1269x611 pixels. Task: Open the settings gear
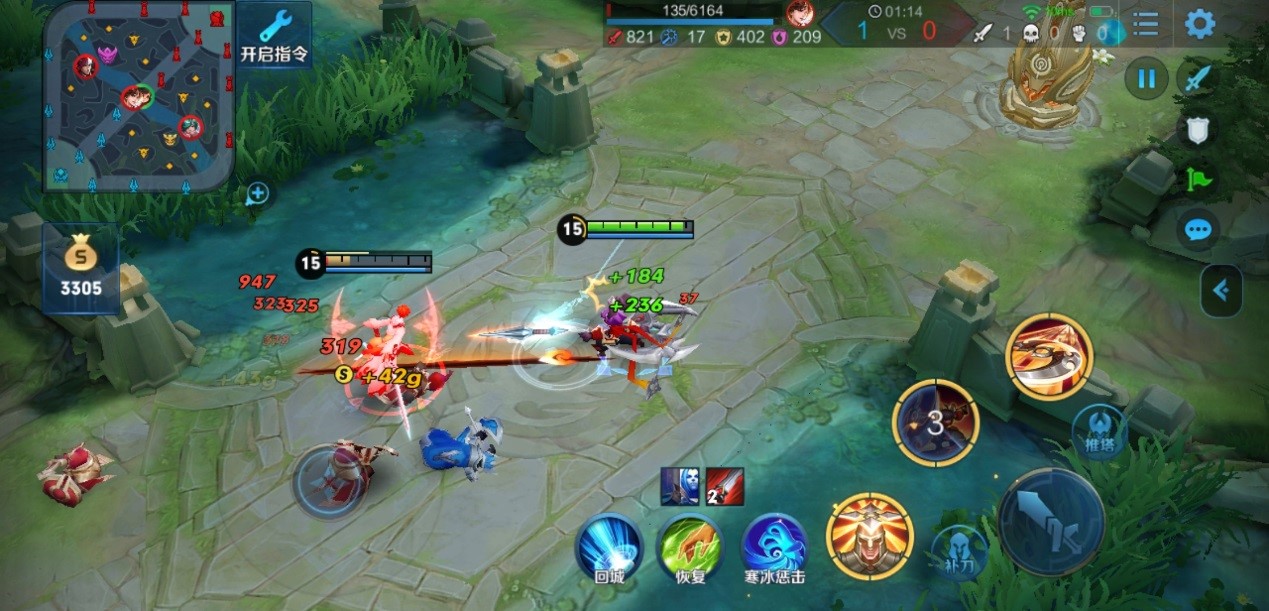point(1199,24)
